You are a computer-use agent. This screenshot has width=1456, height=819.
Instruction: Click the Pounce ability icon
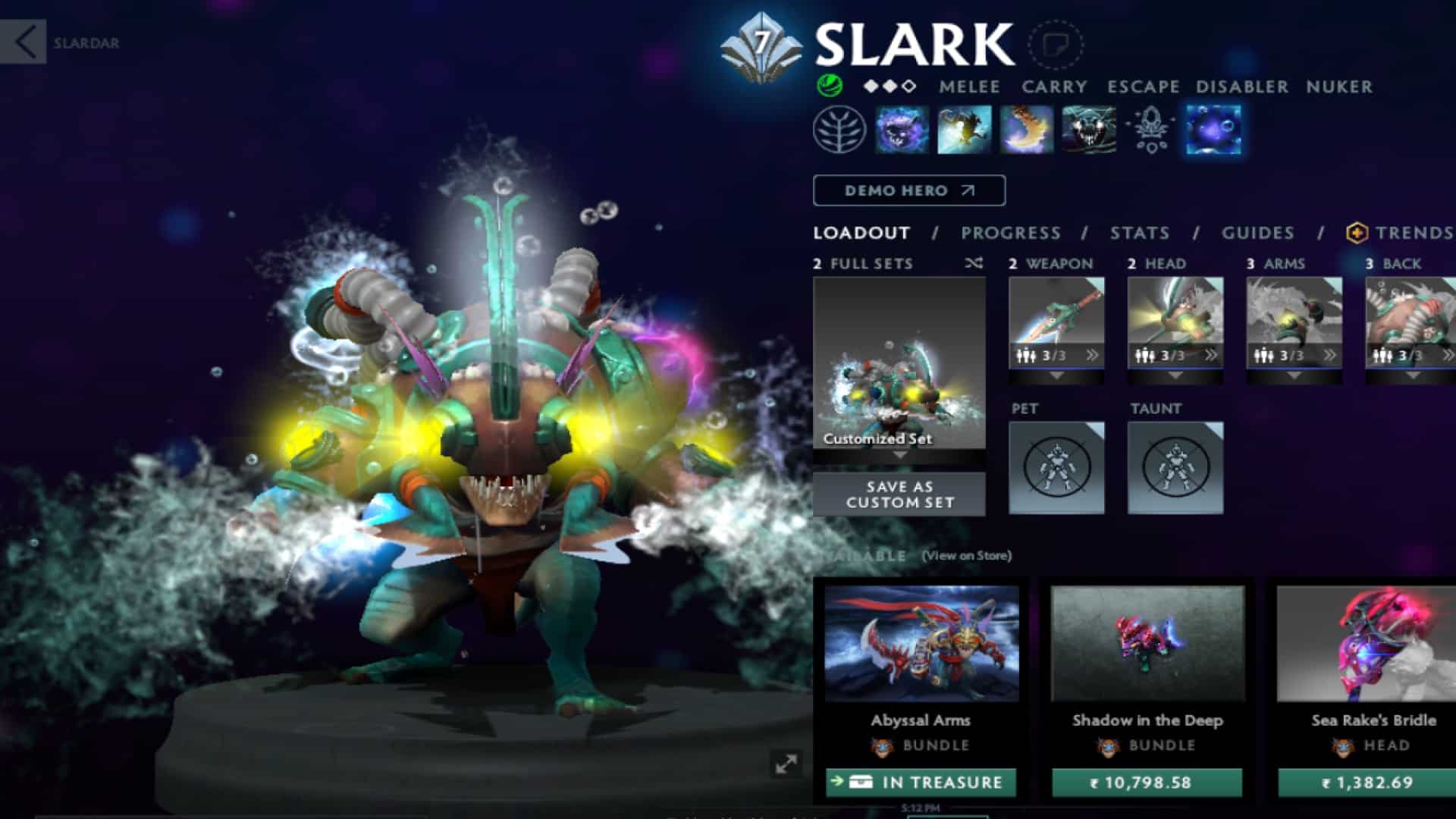[963, 129]
